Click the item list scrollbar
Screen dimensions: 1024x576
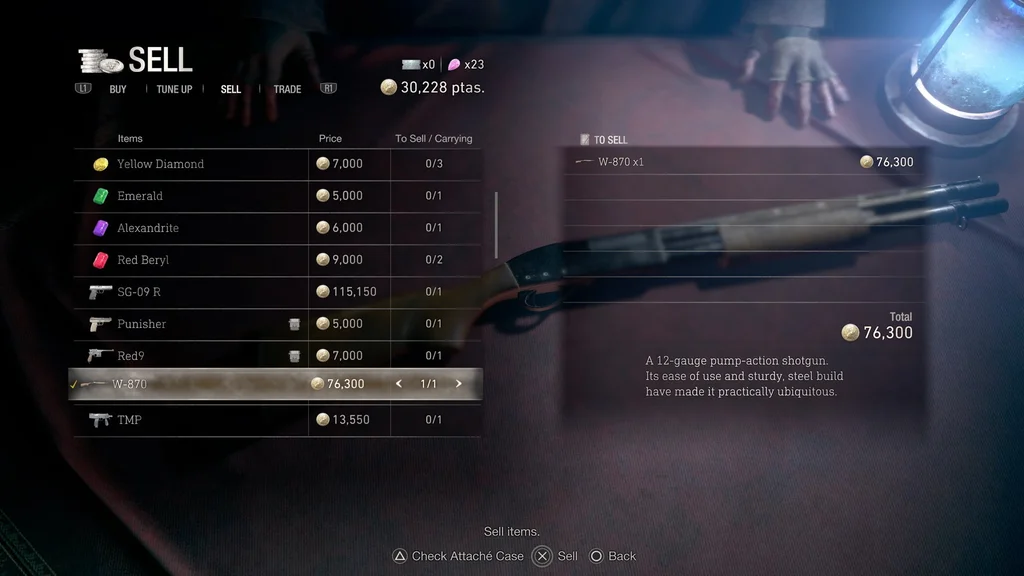[x=496, y=225]
